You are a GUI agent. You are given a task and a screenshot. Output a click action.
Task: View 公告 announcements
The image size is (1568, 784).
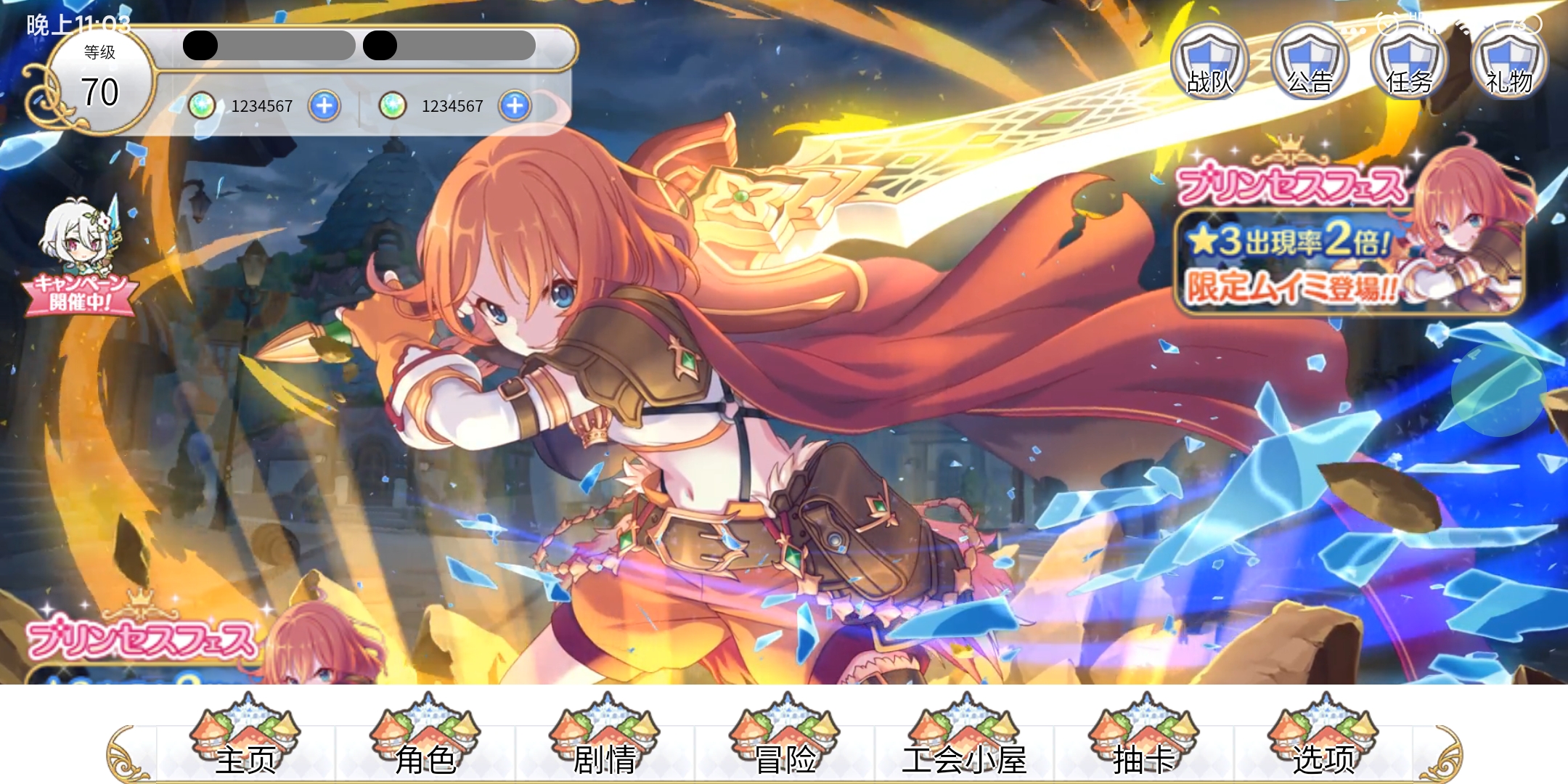tap(1310, 63)
